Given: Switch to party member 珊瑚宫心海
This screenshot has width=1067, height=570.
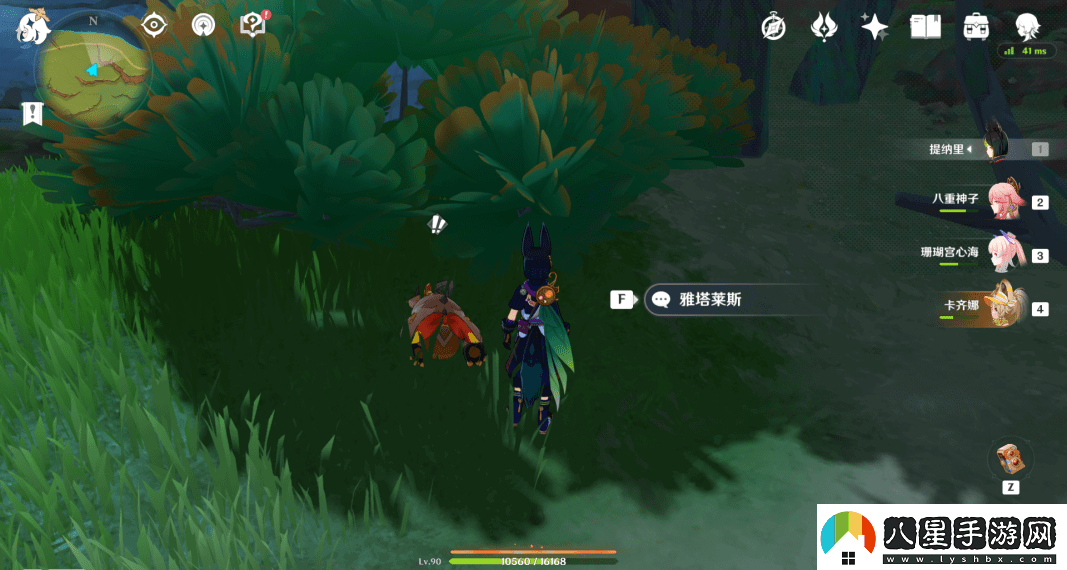Looking at the screenshot, I should (x=1003, y=254).
